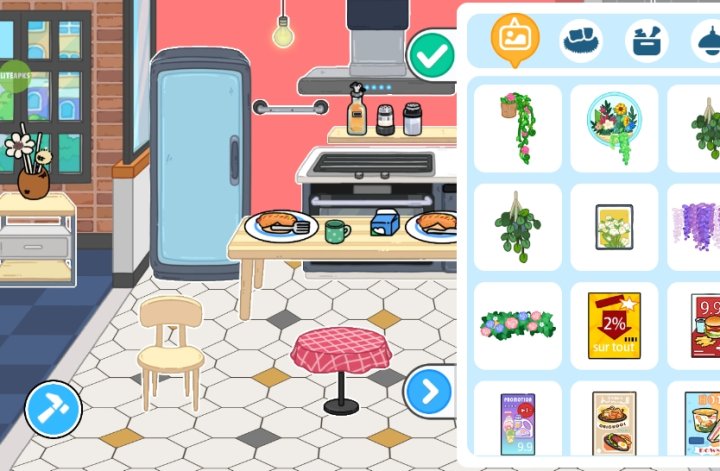Open the hammer build tool
This screenshot has height=471, width=720.
pyautogui.click(x=52, y=408)
